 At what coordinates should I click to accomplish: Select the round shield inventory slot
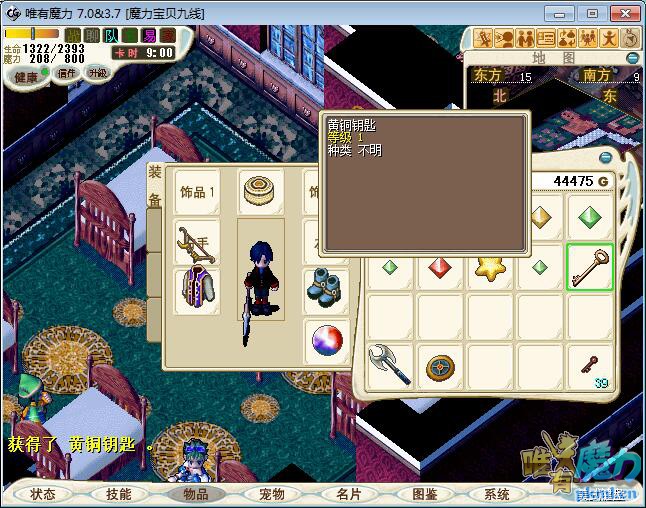440,367
